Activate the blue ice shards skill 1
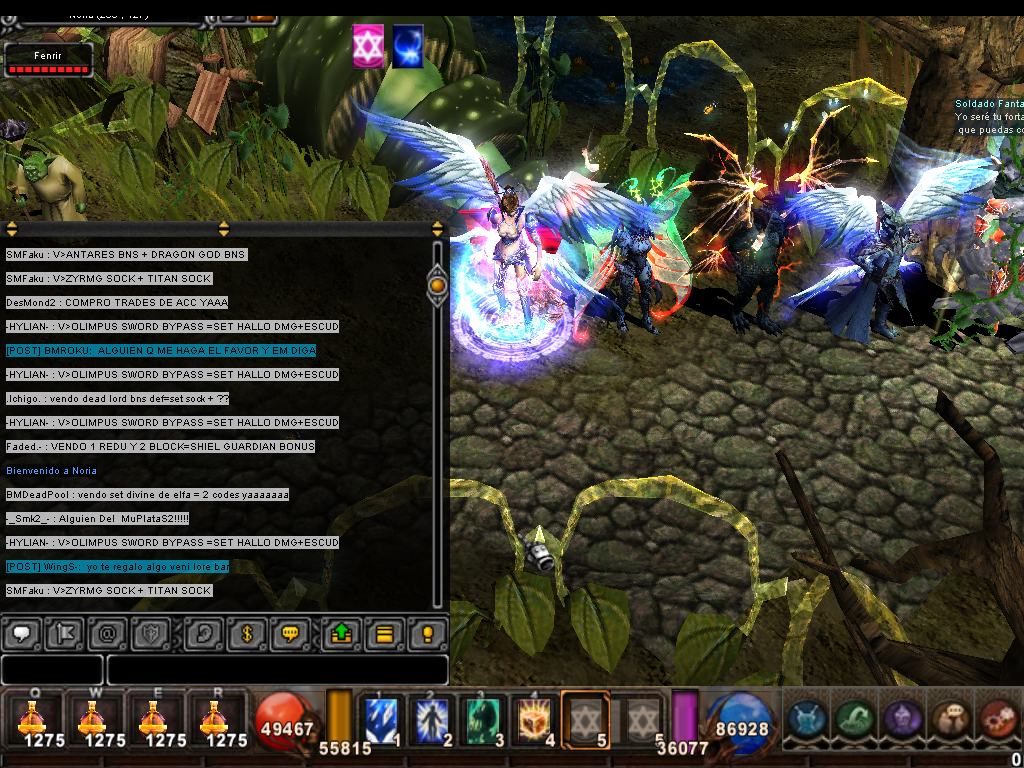 381,720
